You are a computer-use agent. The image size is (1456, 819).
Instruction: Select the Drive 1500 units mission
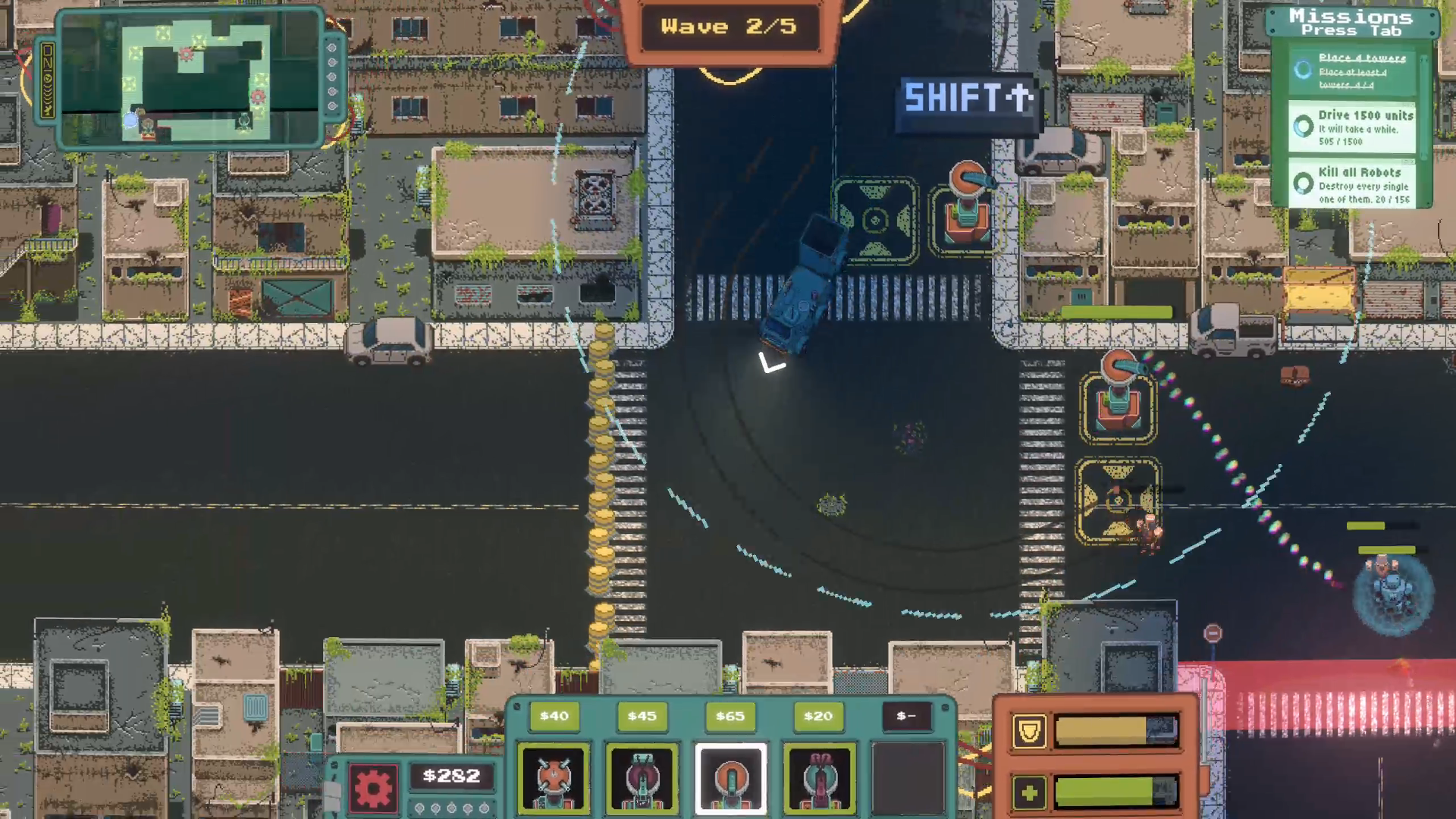1352,127
